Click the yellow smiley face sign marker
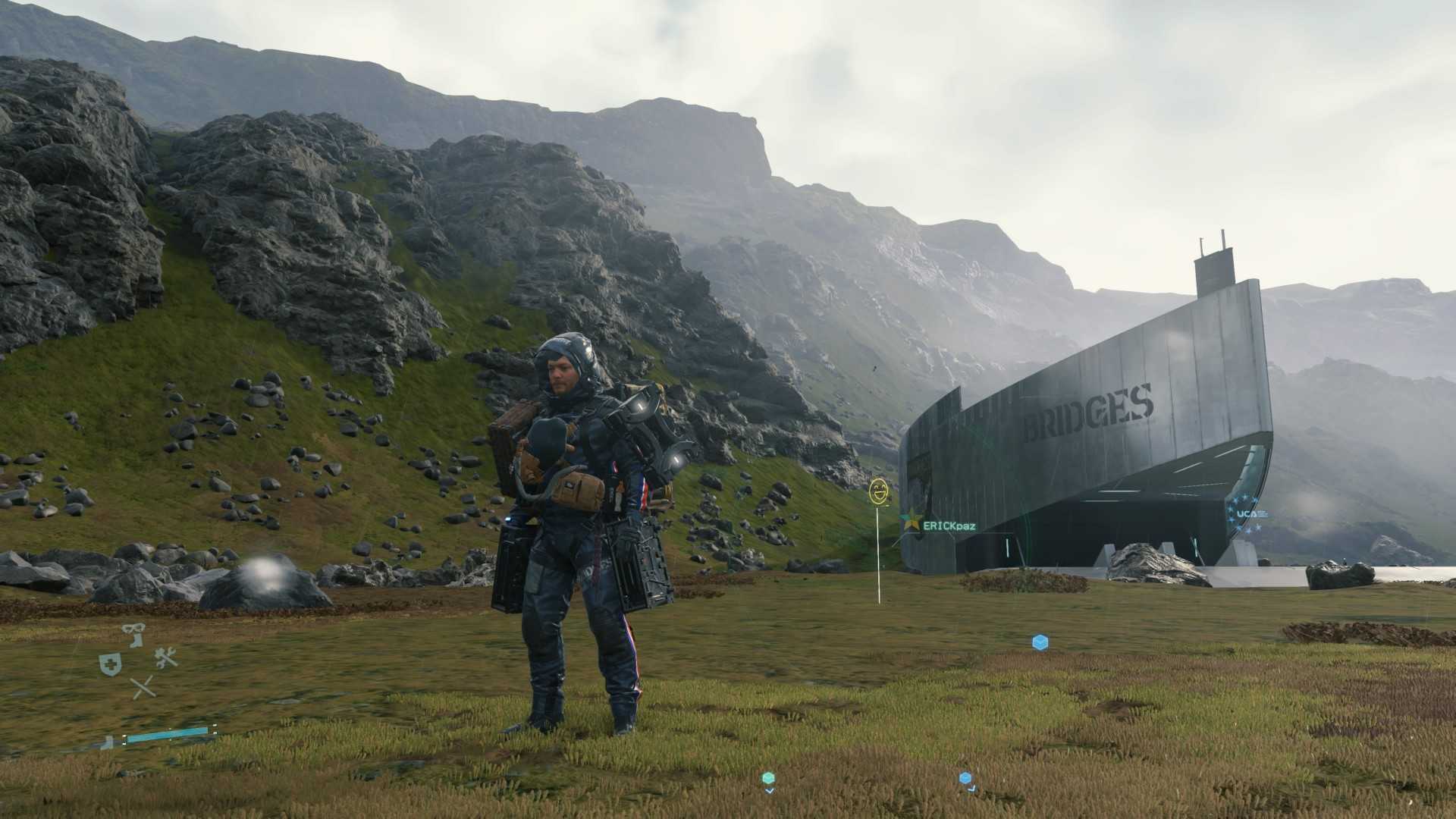The height and width of the screenshot is (819, 1456). pos(878,491)
